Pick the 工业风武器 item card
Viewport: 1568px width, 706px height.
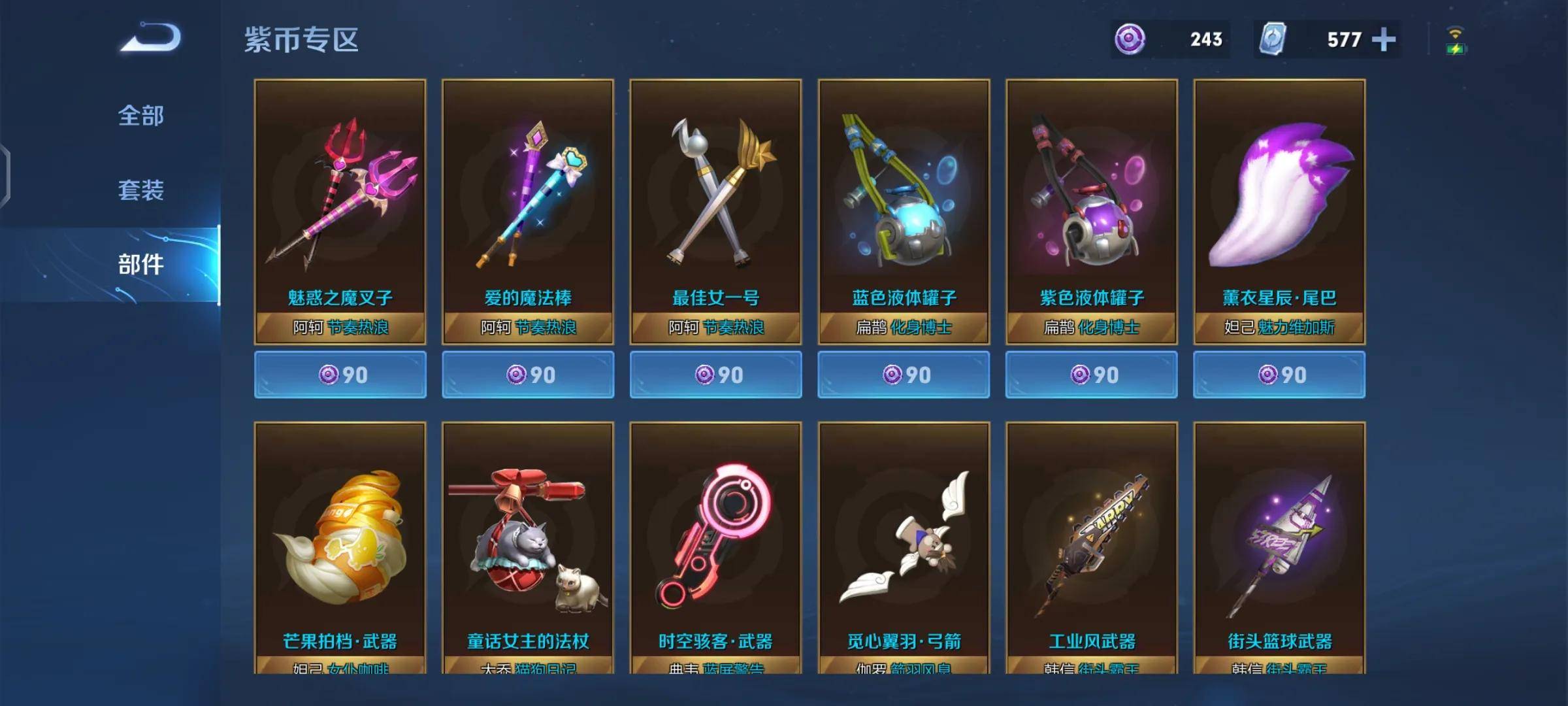click(1091, 548)
